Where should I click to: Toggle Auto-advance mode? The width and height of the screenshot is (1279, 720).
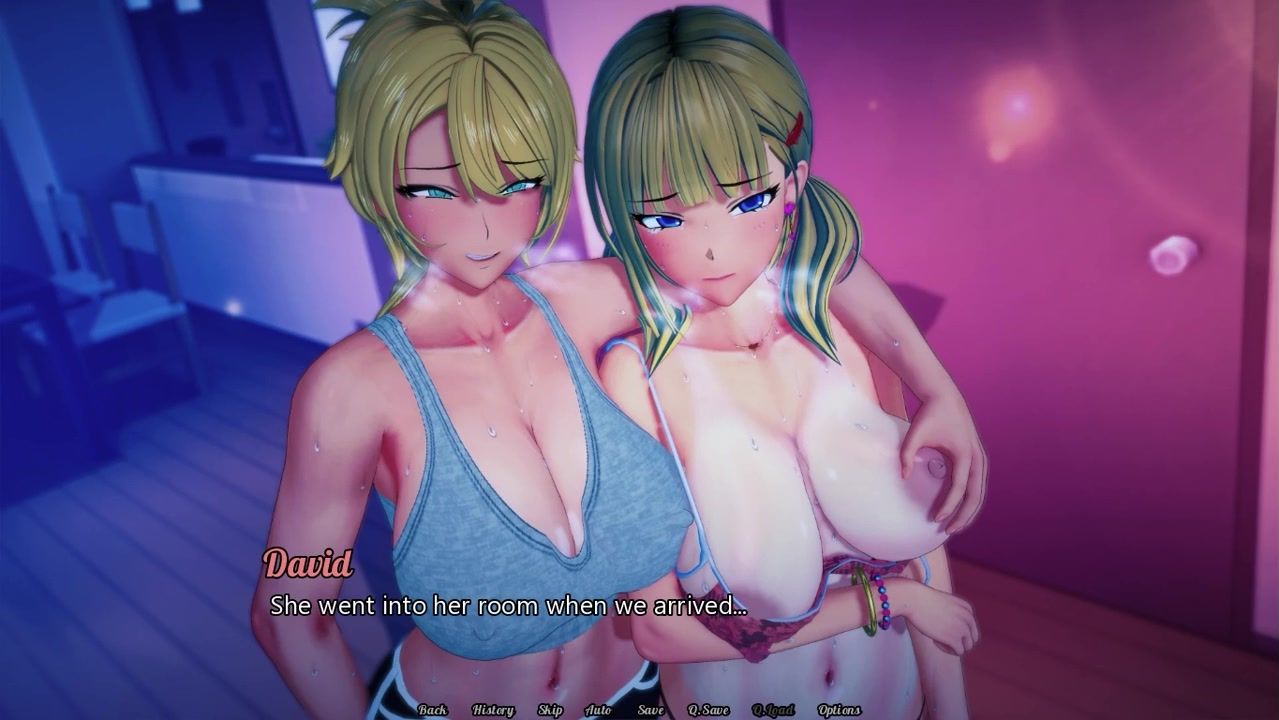point(598,710)
